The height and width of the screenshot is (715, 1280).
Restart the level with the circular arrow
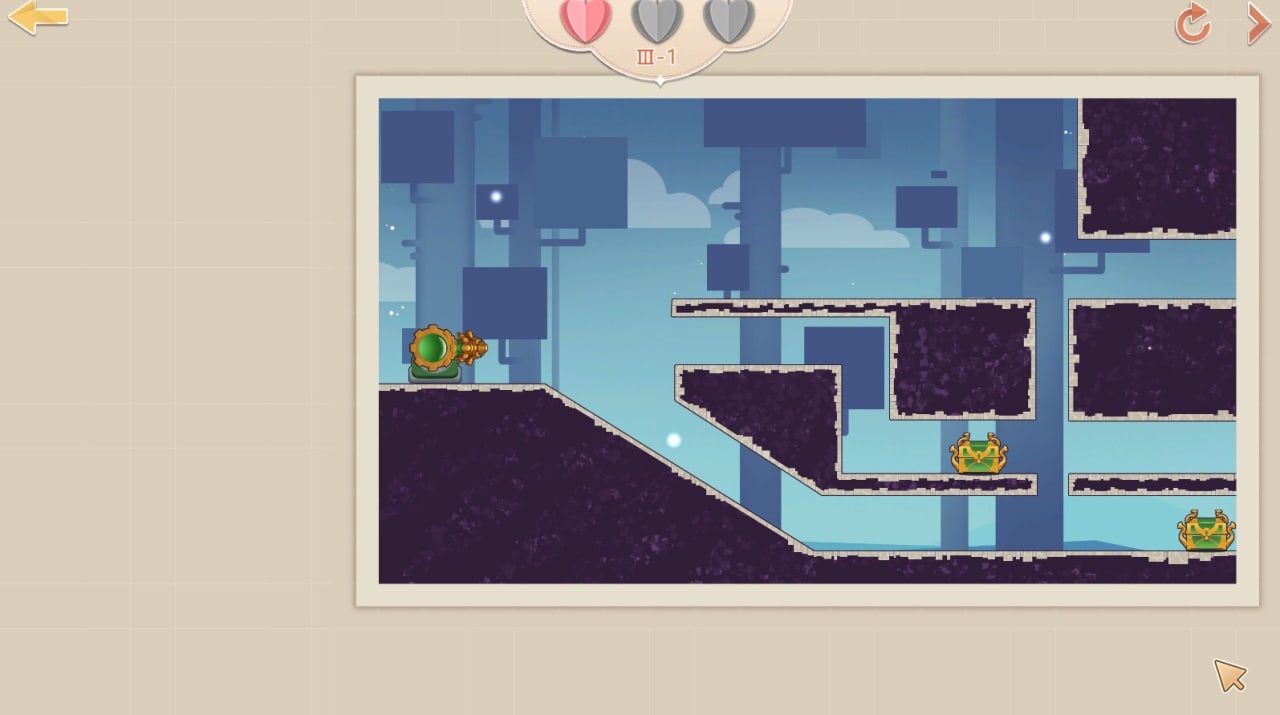(1192, 23)
